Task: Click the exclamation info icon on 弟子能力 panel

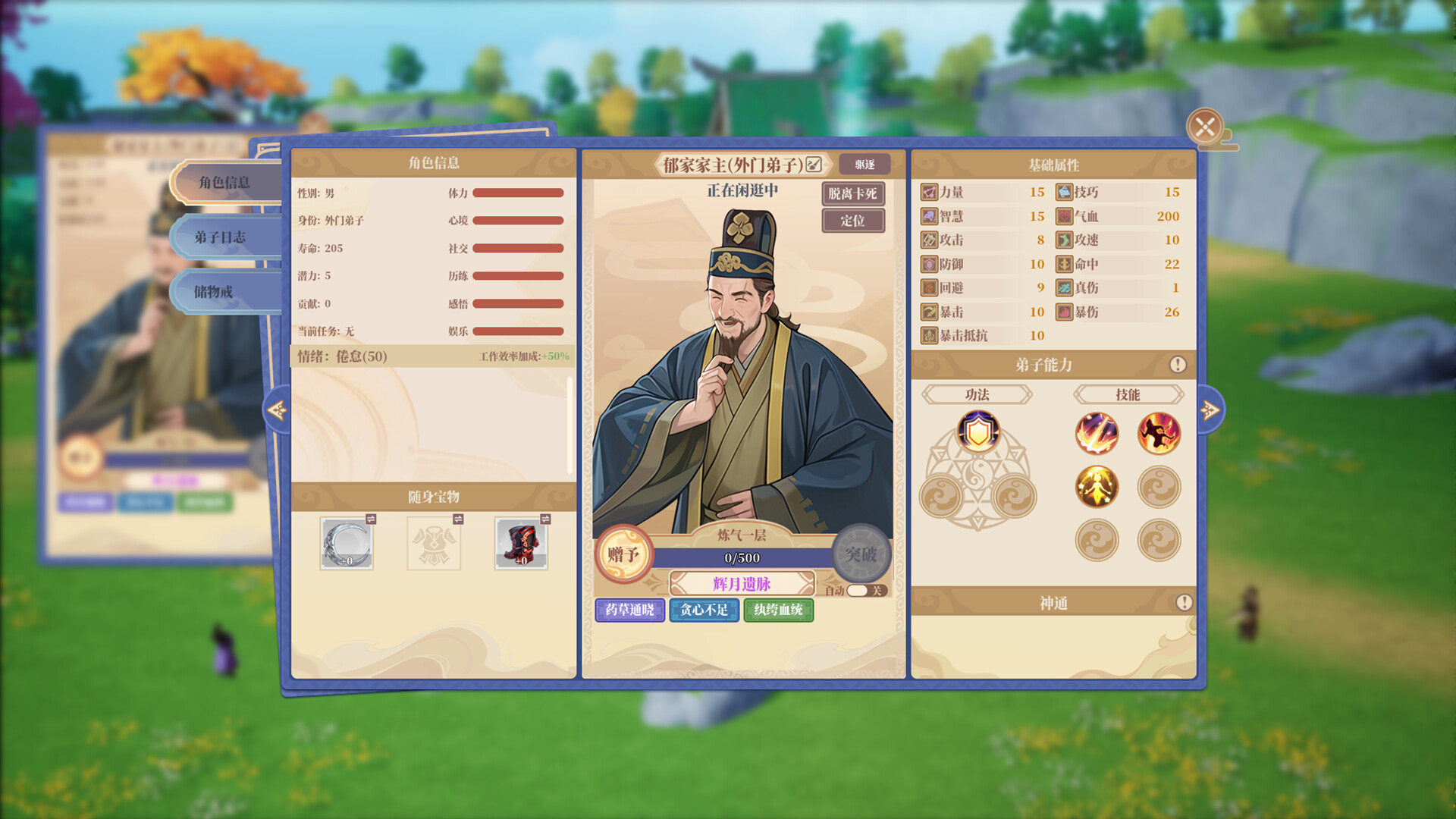Action: coord(1178,363)
